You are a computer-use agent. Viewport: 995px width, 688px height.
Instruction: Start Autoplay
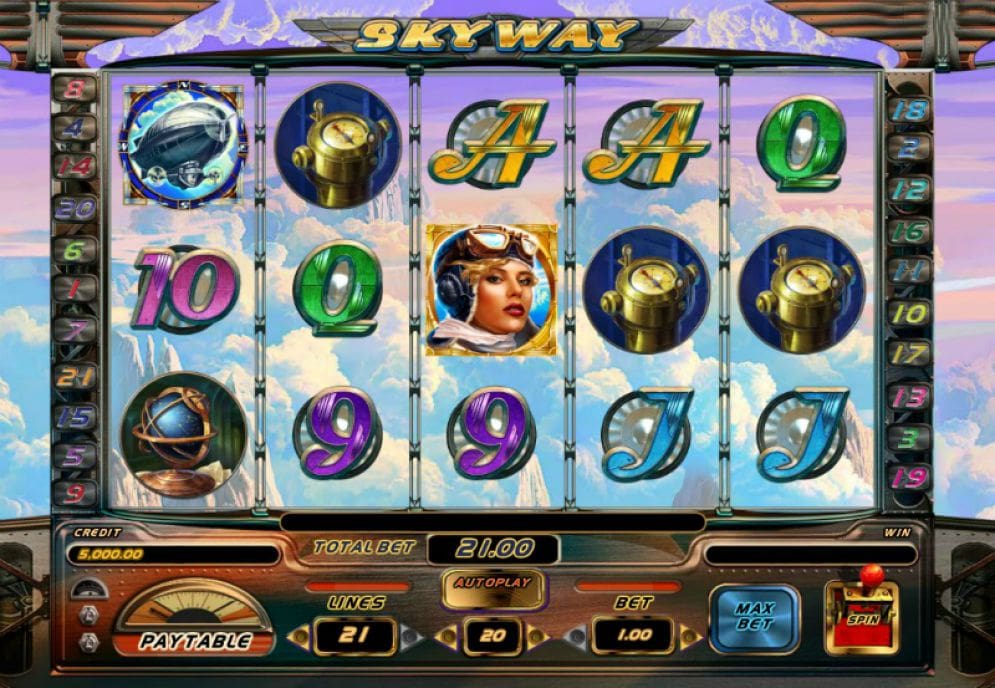(494, 584)
